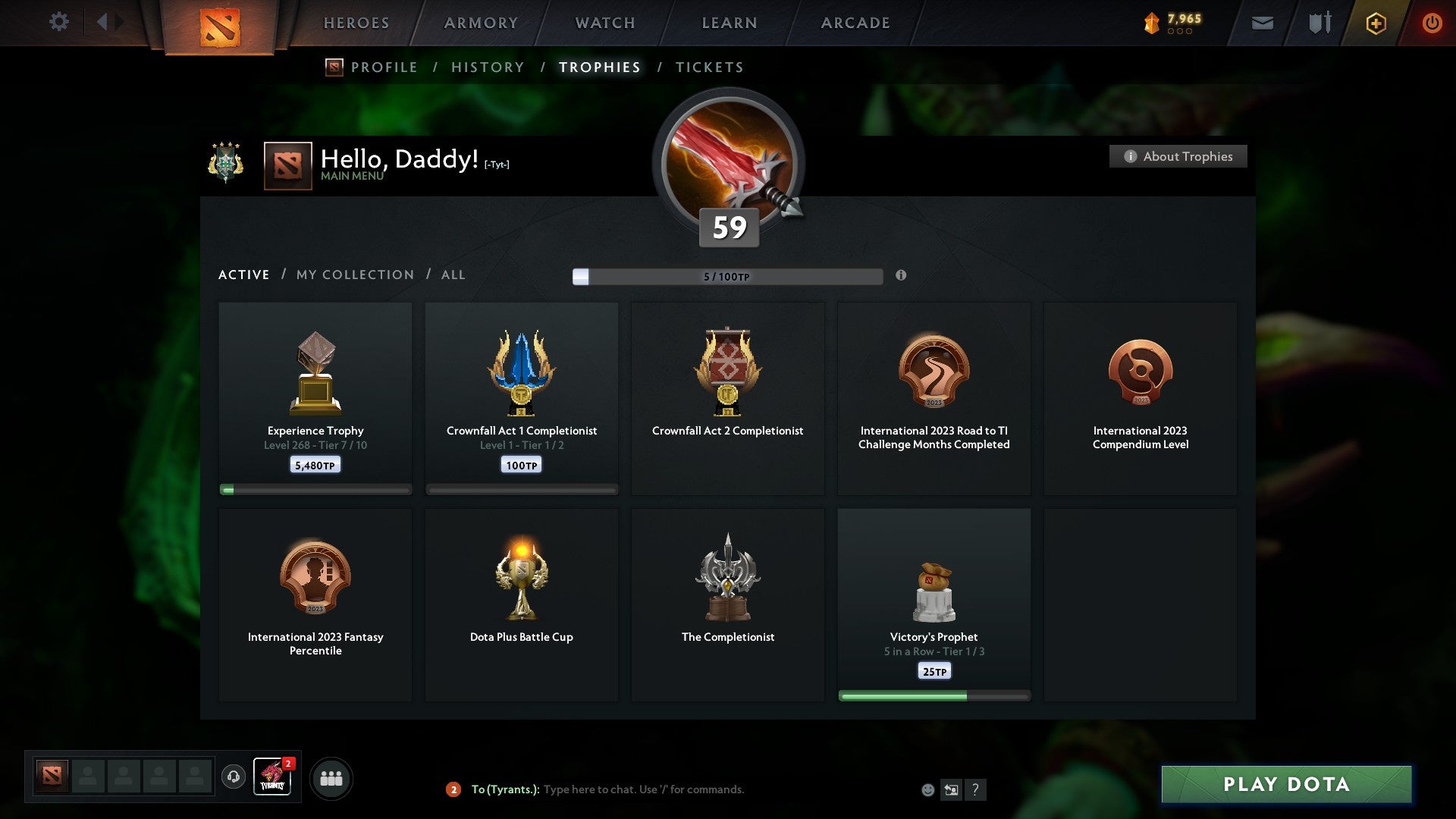Open the mail notifications icon
Image resolution: width=1456 pixels, height=819 pixels.
coord(1263,23)
